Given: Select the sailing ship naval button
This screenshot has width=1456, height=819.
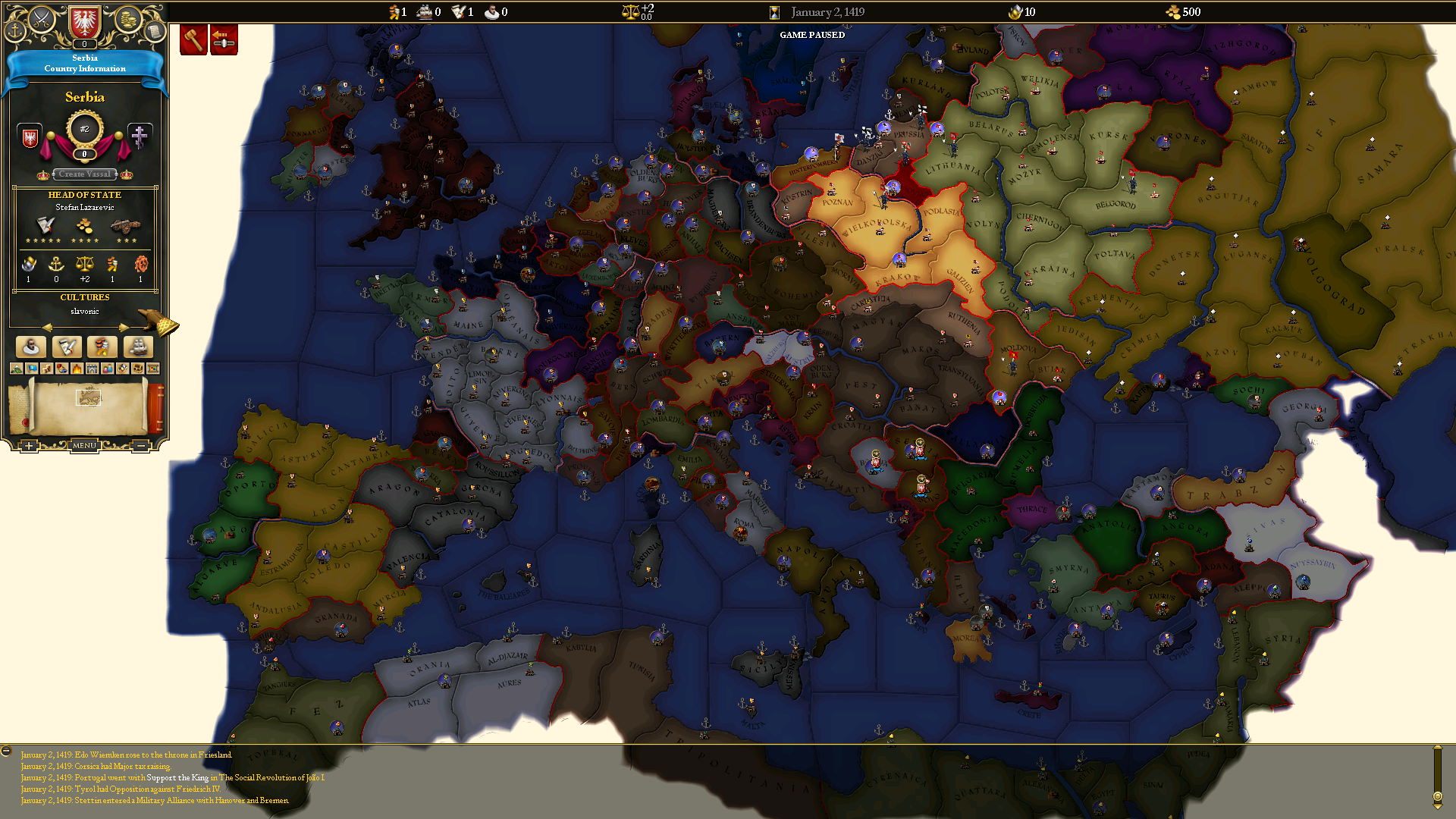Looking at the screenshot, I should tap(139, 347).
